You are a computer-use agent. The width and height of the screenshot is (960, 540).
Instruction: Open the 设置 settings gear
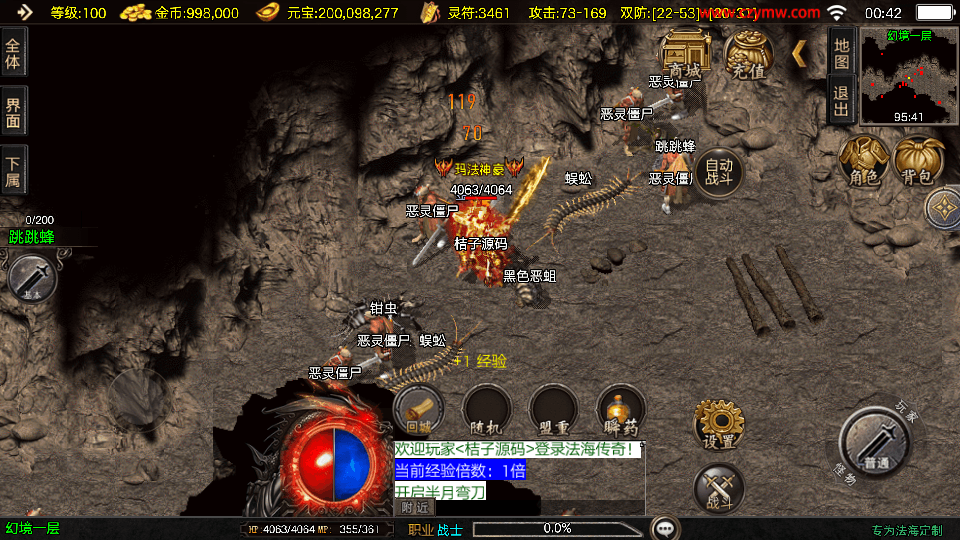(x=719, y=425)
